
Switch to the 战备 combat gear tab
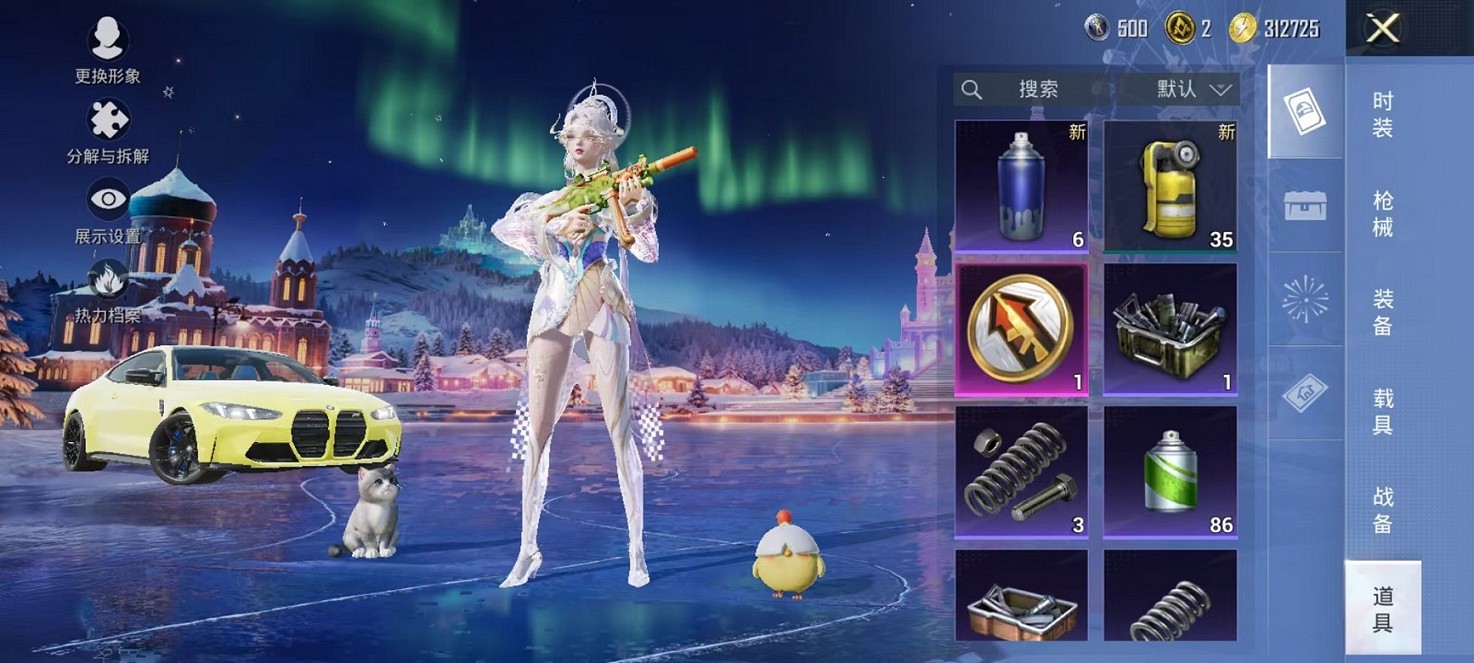click(x=1382, y=509)
